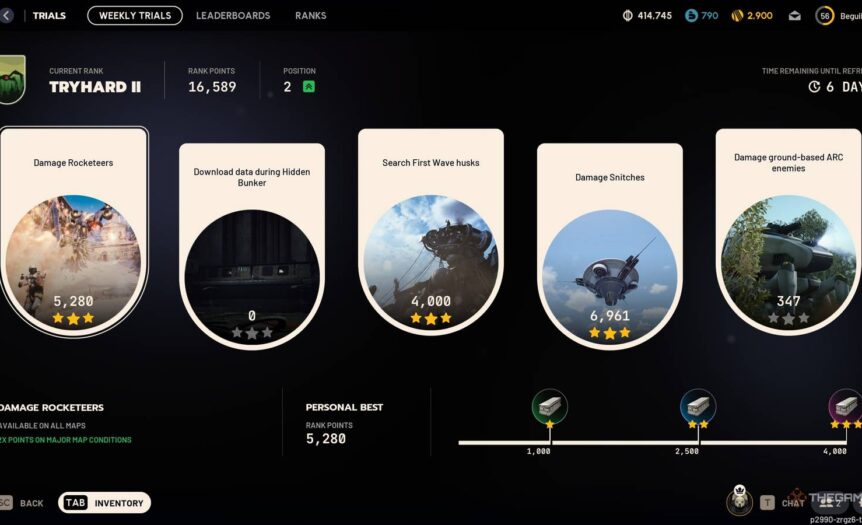Choose the Download data during Hidden Bunker card
This screenshot has height=525, width=862.
[x=252, y=245]
